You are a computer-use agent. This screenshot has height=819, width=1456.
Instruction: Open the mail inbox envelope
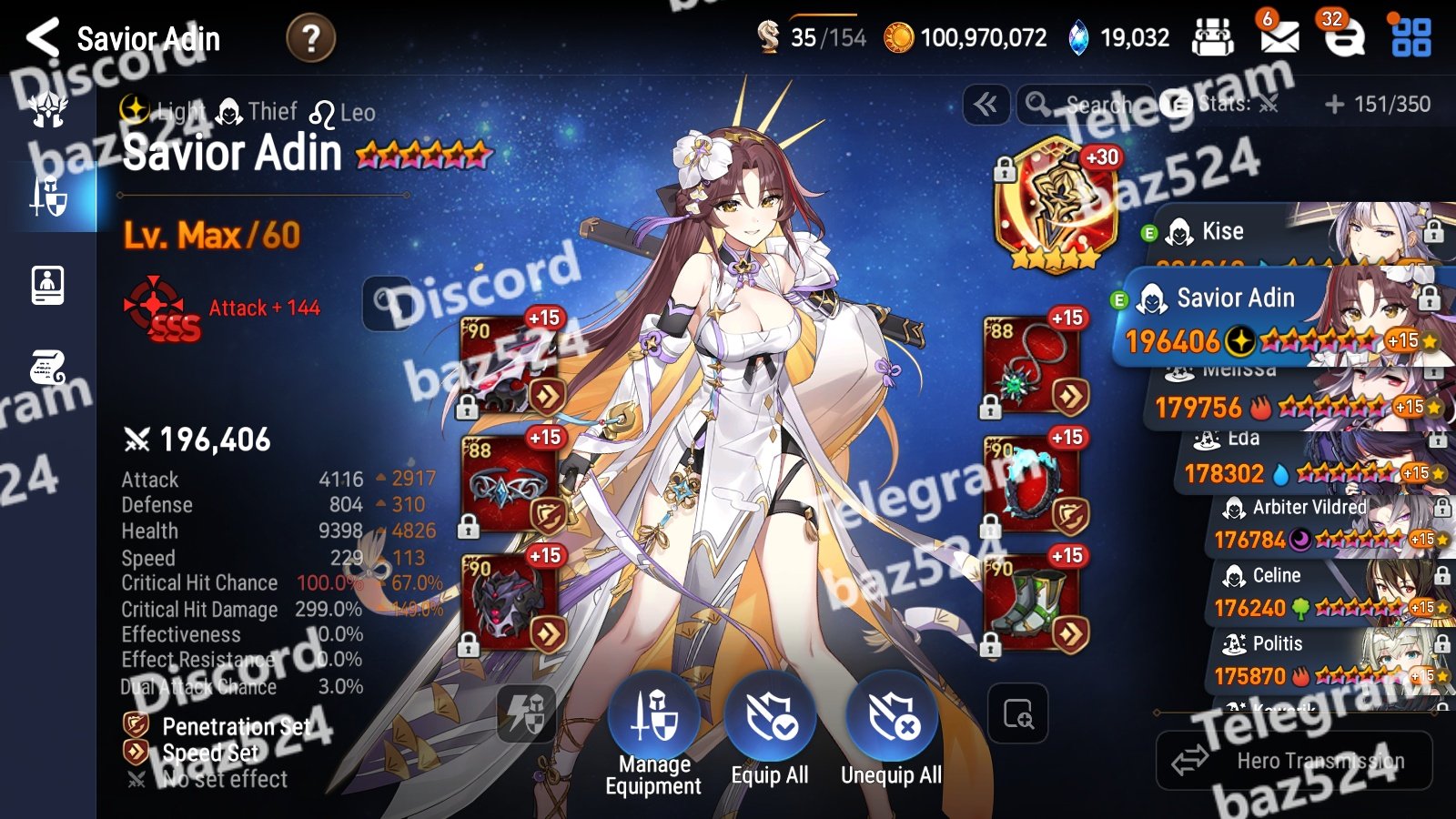(x=1279, y=36)
